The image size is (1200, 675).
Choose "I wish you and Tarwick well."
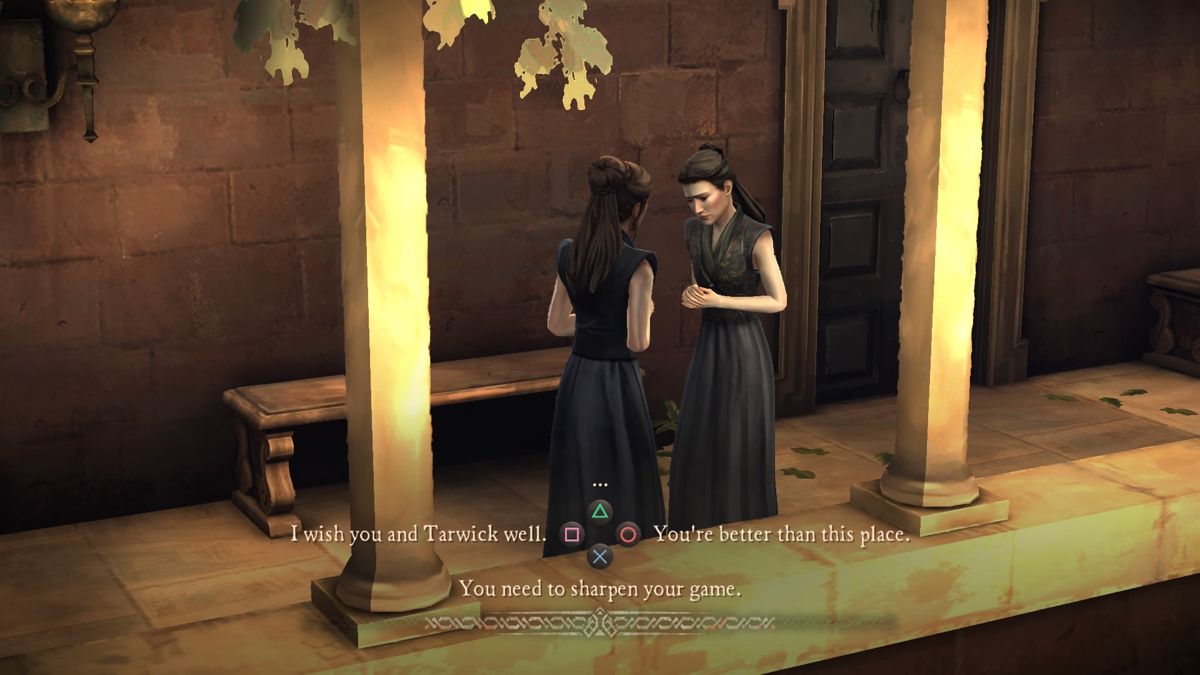(x=418, y=533)
